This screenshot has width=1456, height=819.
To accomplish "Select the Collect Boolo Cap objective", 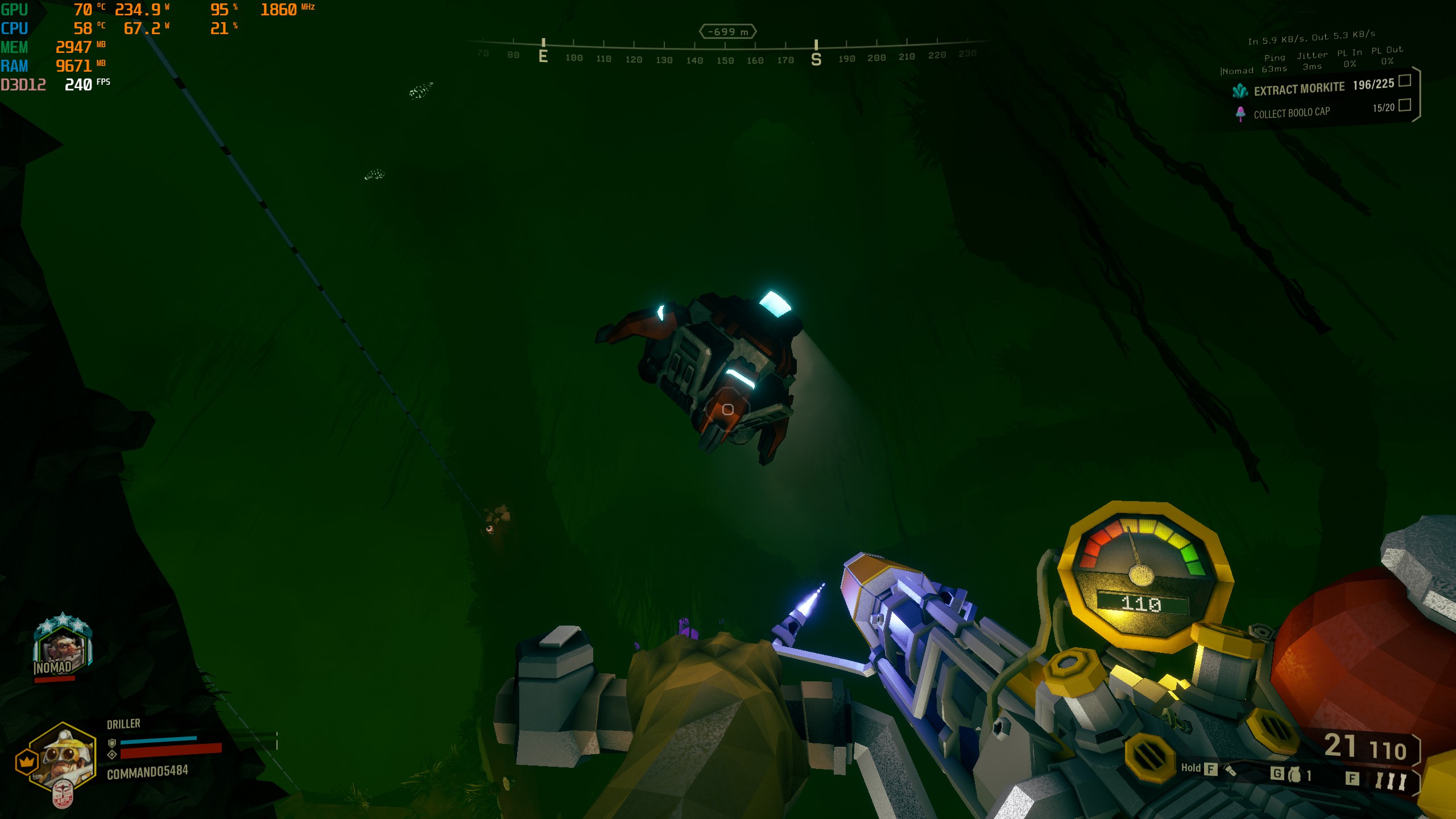I will coord(1291,113).
